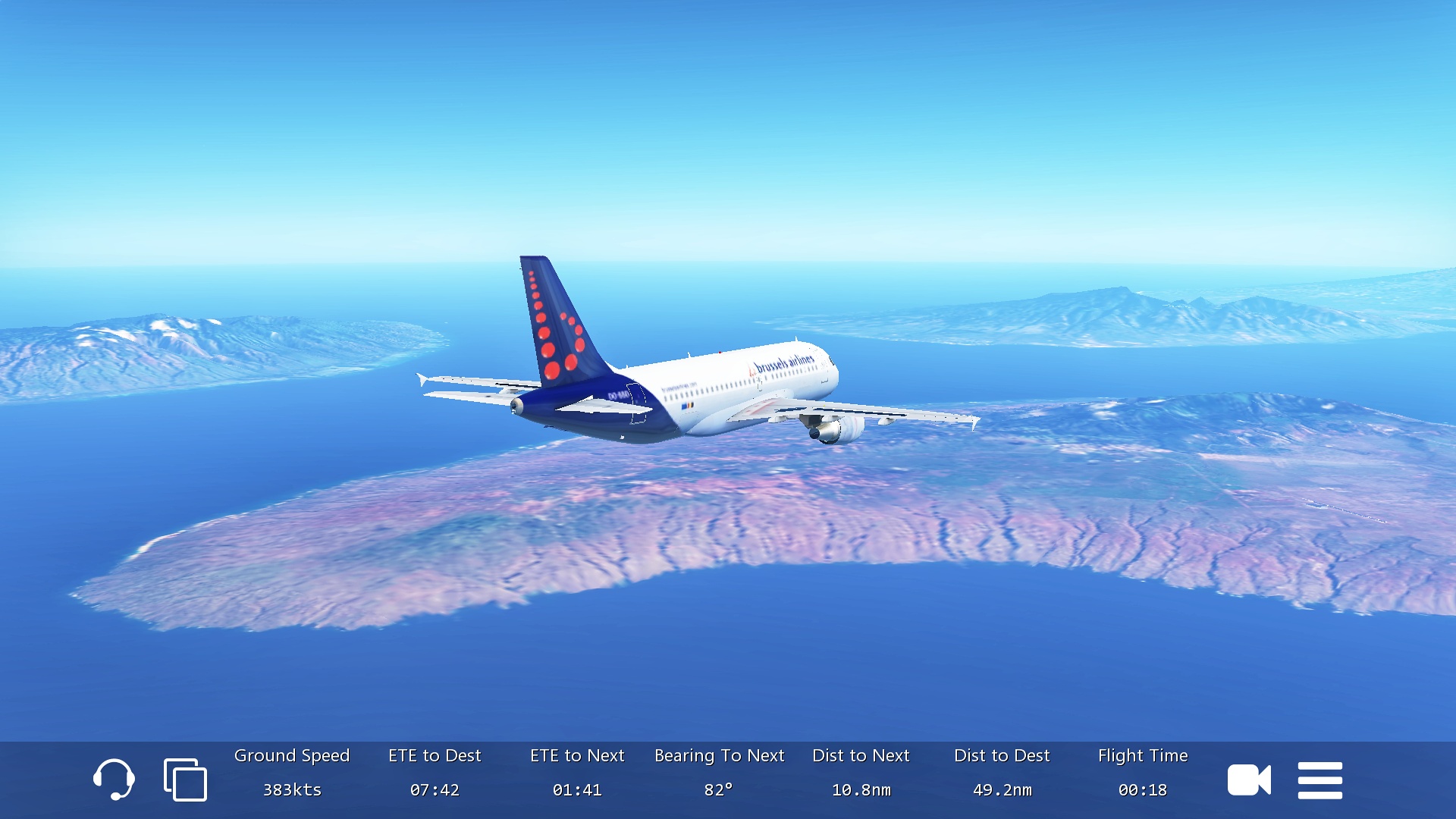
Task: Choose the ETE to Next field
Action: (x=577, y=773)
